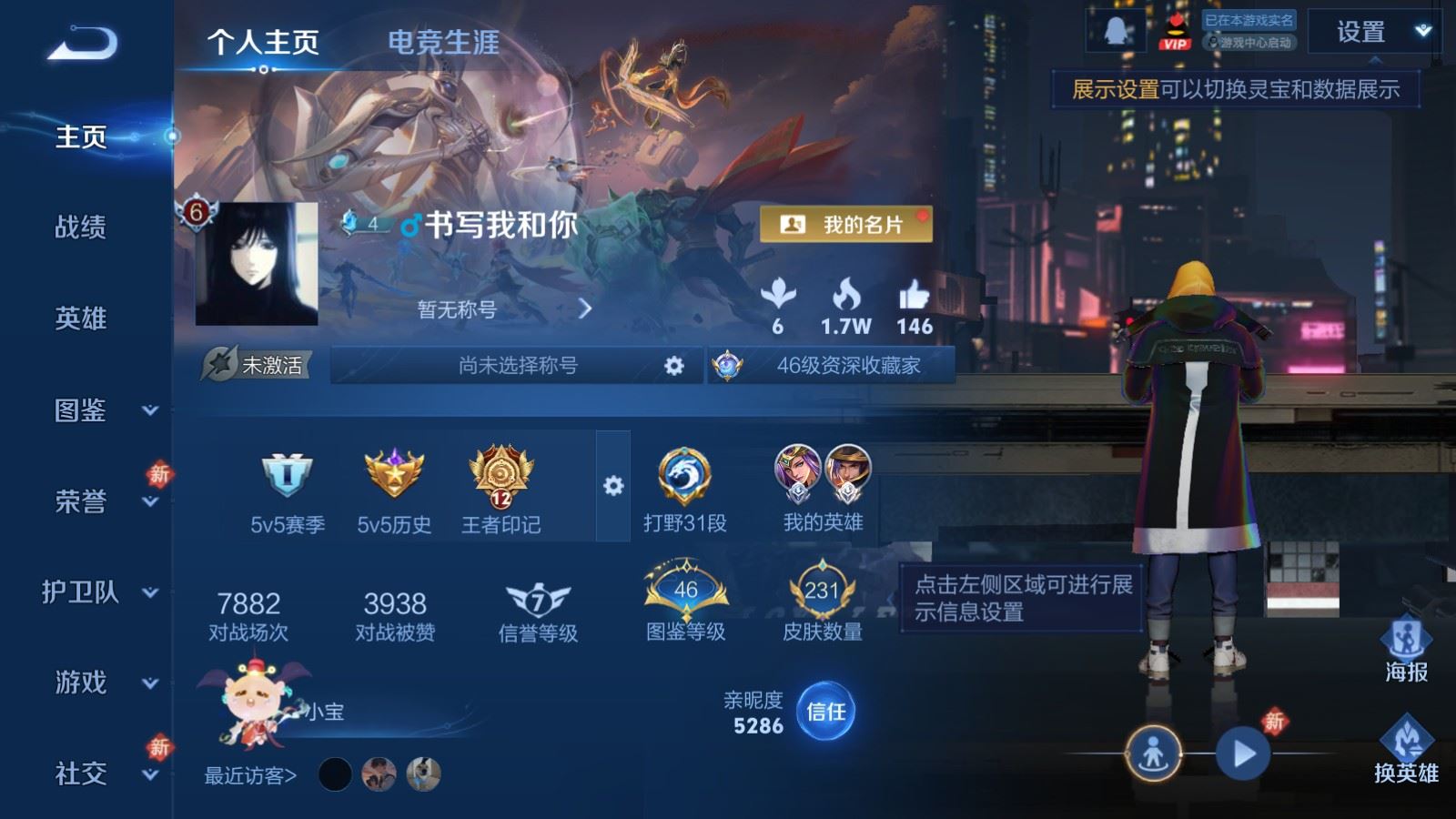This screenshot has height=819, width=1456.
Task: Open the 最近访客 visitors link
Action: [x=248, y=773]
